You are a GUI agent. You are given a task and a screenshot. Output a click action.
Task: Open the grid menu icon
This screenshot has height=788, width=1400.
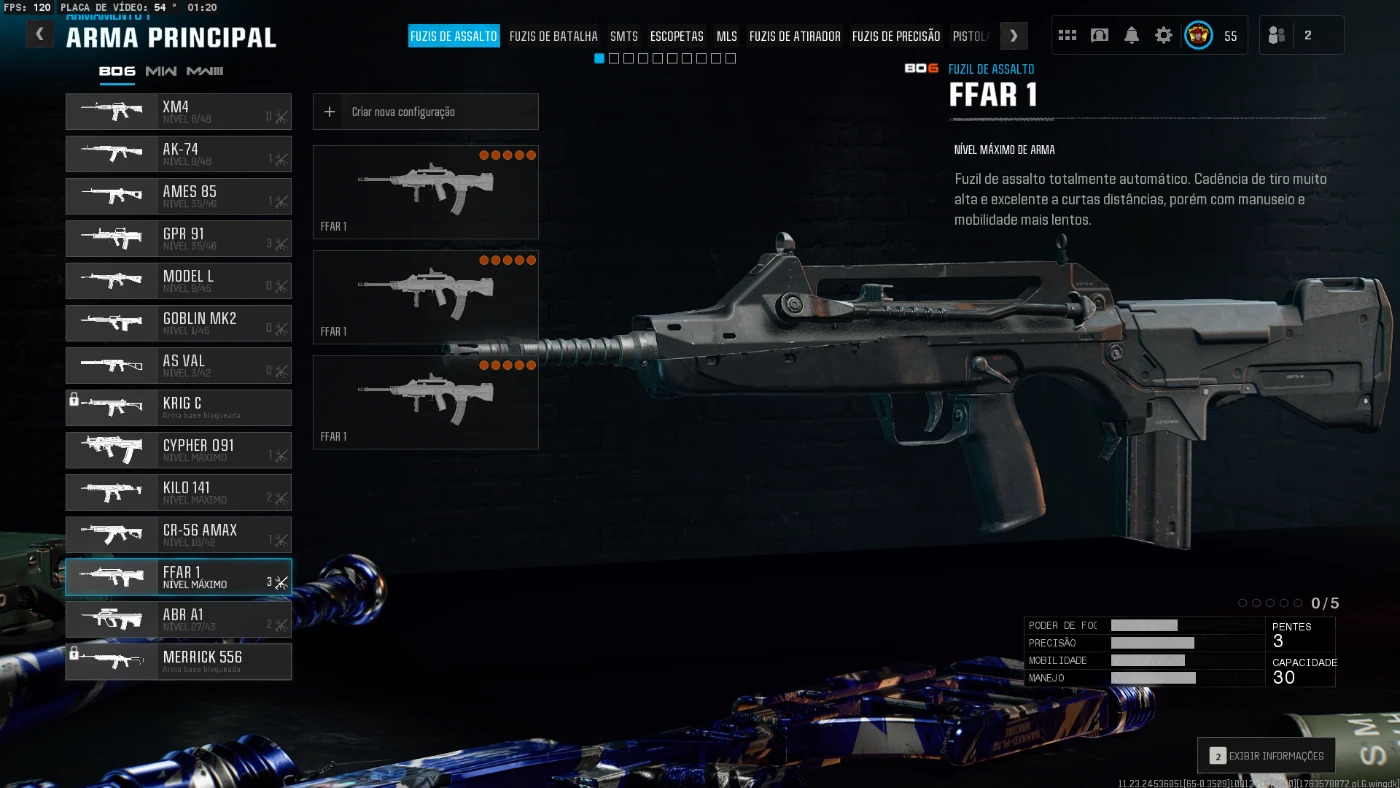pyautogui.click(x=1067, y=35)
